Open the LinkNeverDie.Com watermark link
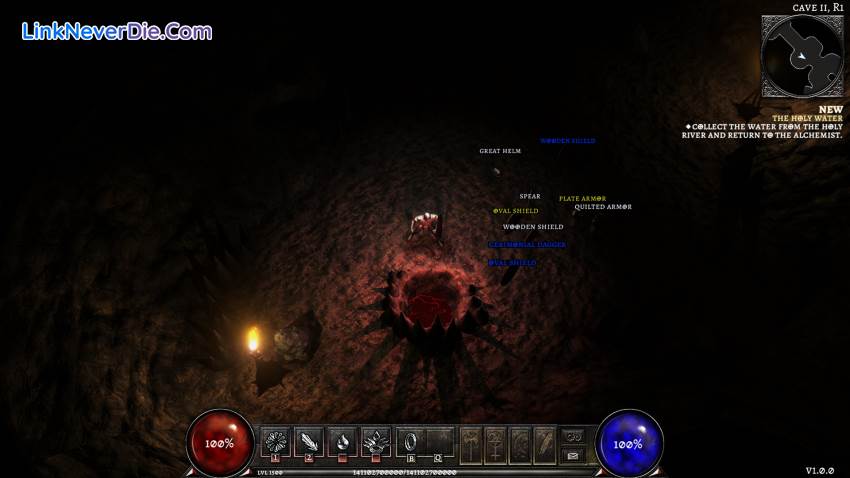 (x=116, y=31)
